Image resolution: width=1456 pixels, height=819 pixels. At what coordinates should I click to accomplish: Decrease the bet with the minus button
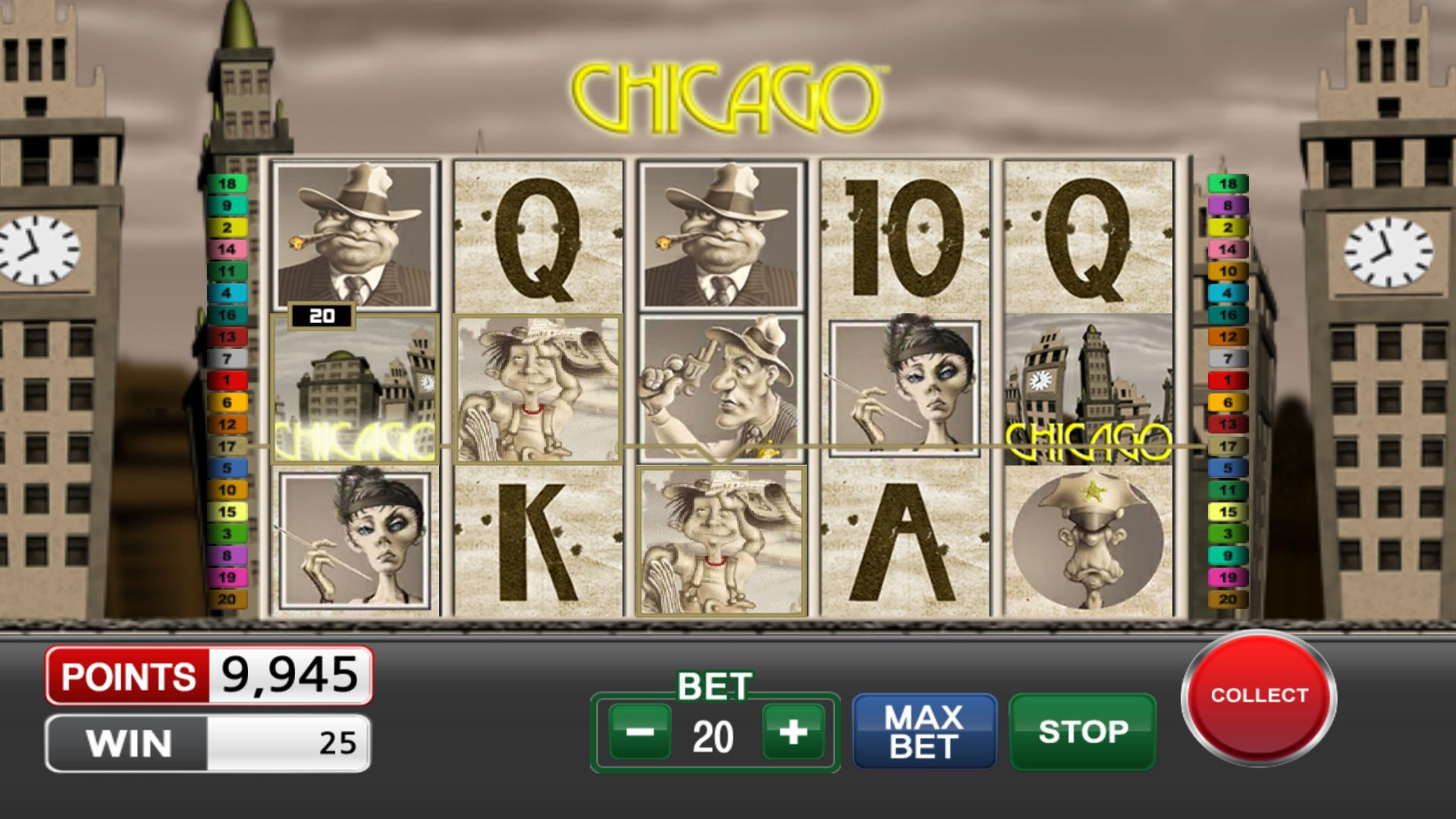(641, 731)
